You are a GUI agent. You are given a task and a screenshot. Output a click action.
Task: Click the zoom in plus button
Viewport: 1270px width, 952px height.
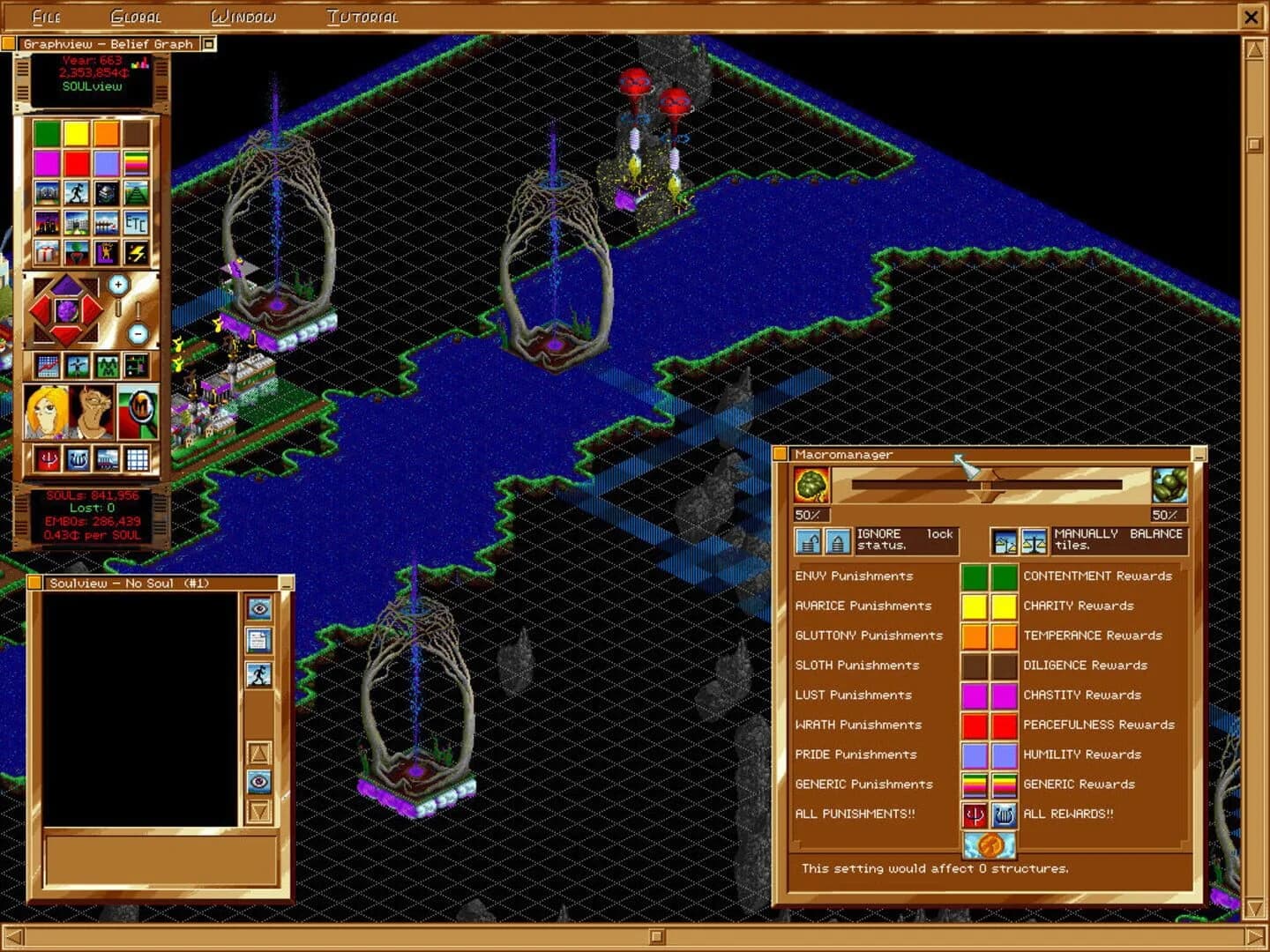[118, 283]
